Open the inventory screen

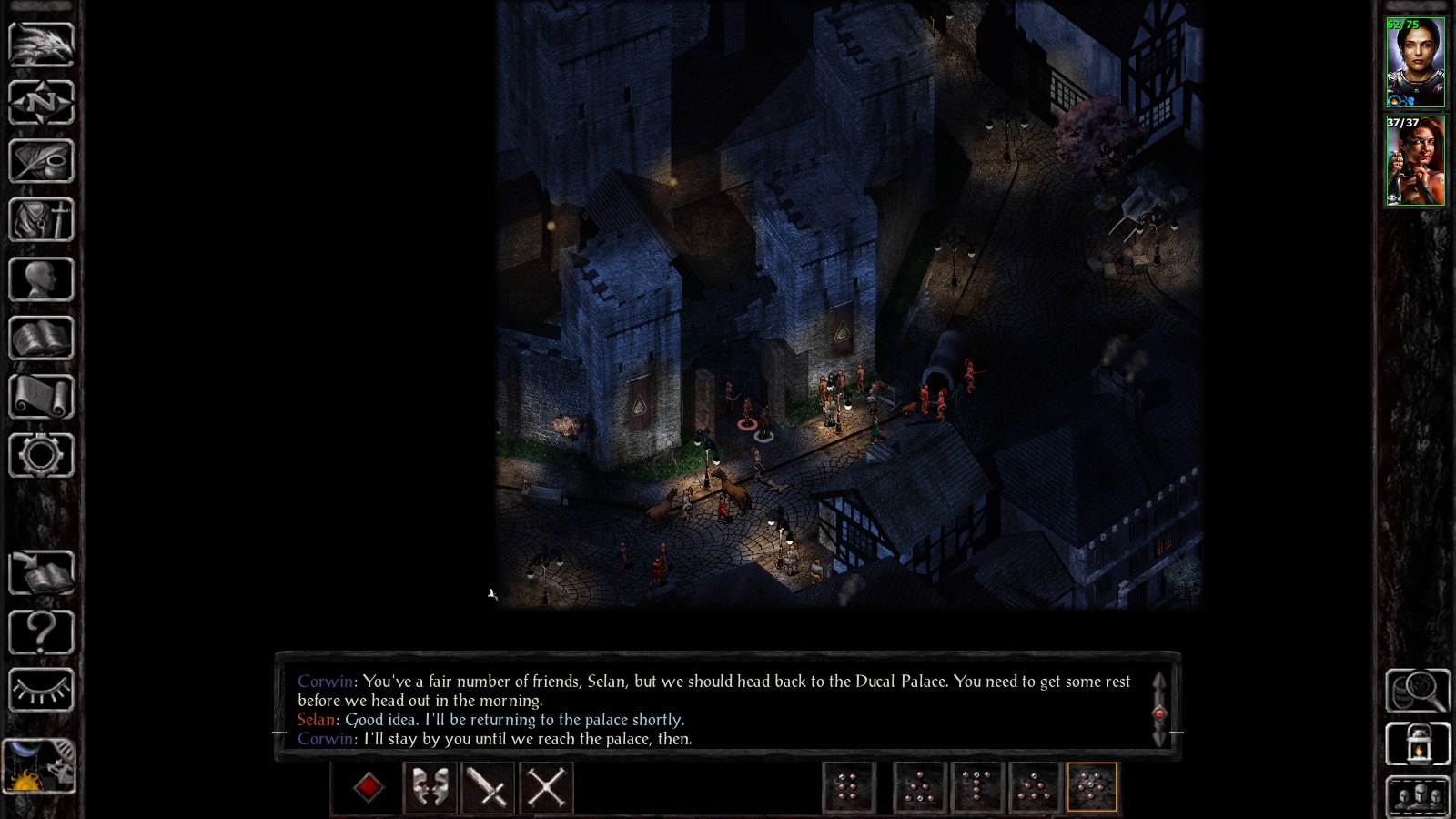tap(41, 220)
